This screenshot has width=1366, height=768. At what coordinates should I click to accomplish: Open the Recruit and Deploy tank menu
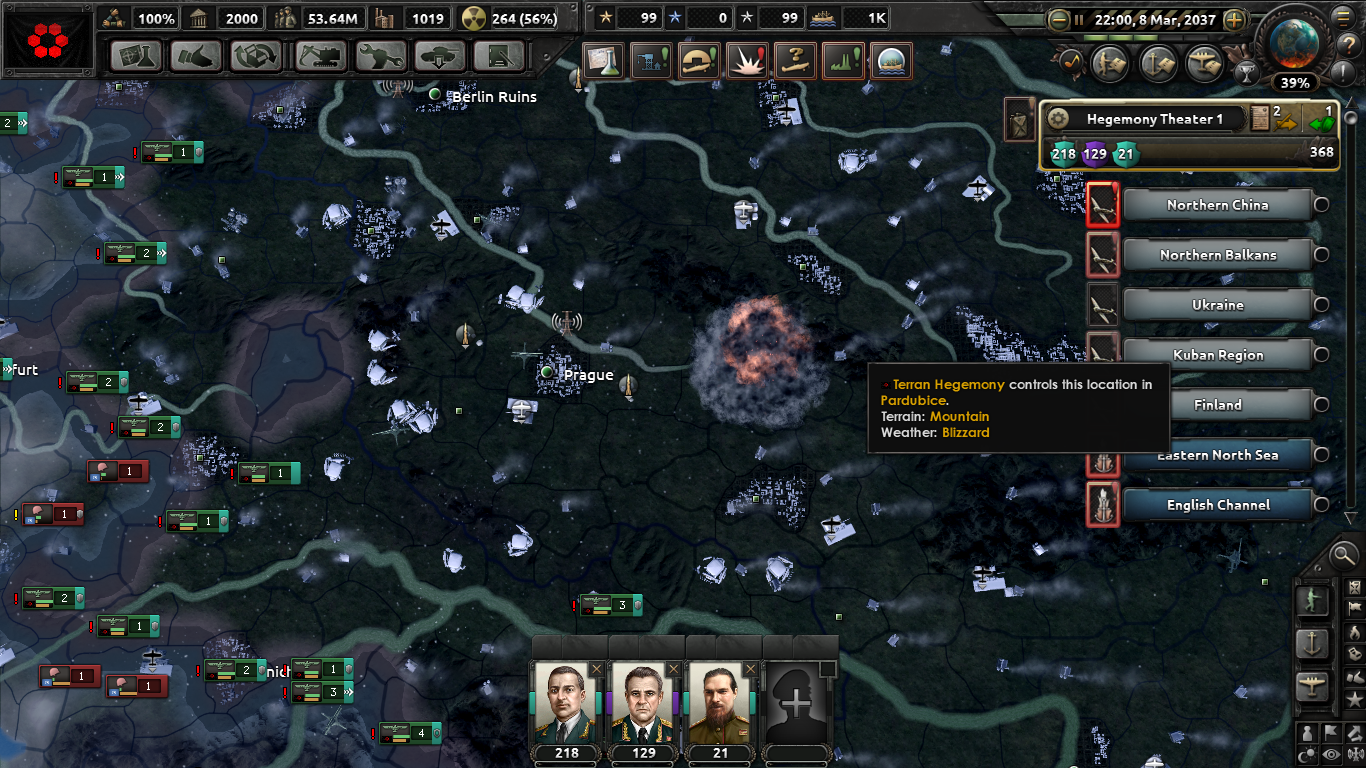(x=440, y=56)
